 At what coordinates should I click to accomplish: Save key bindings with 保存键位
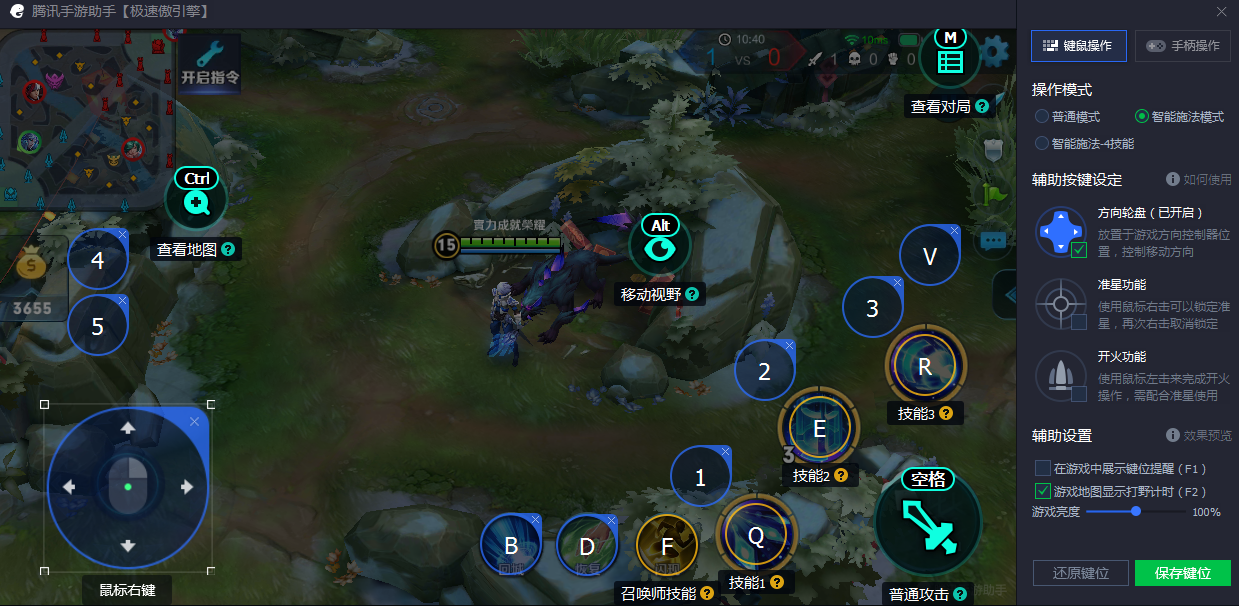(1182, 573)
